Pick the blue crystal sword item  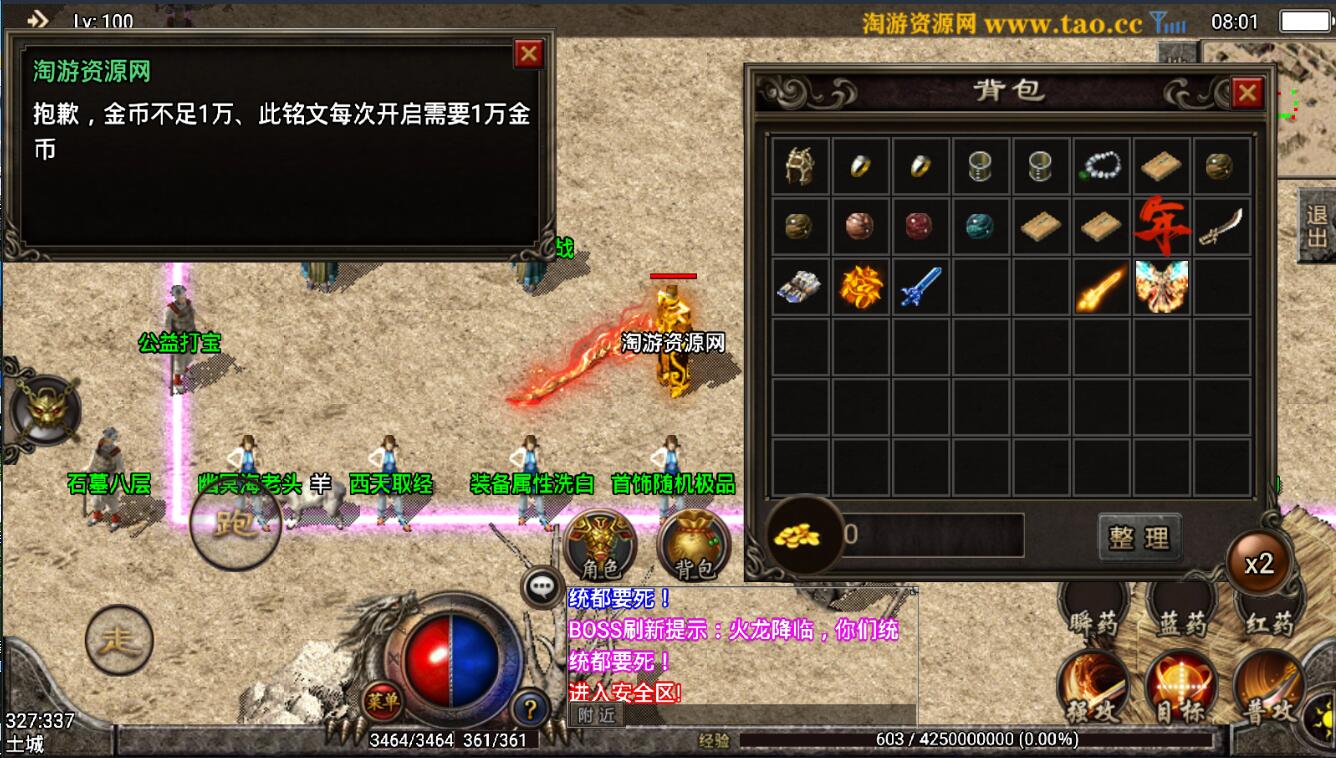(920, 286)
